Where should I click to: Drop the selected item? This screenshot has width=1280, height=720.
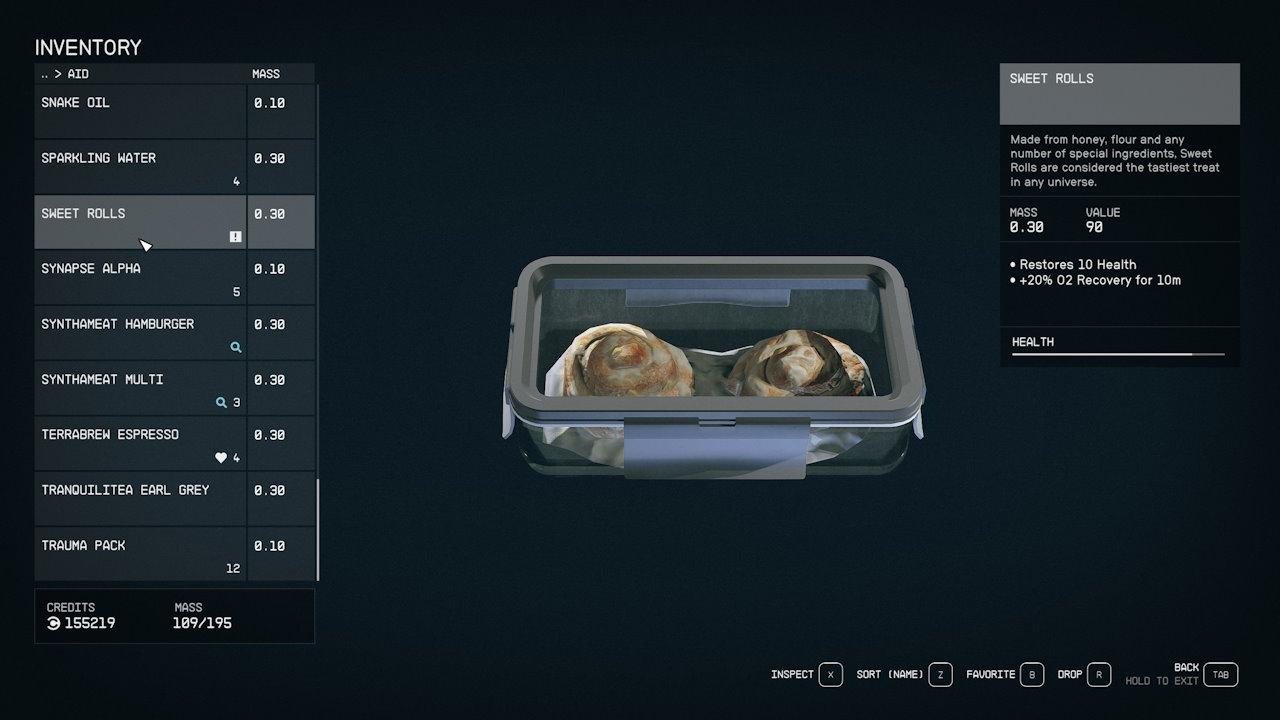click(1098, 675)
